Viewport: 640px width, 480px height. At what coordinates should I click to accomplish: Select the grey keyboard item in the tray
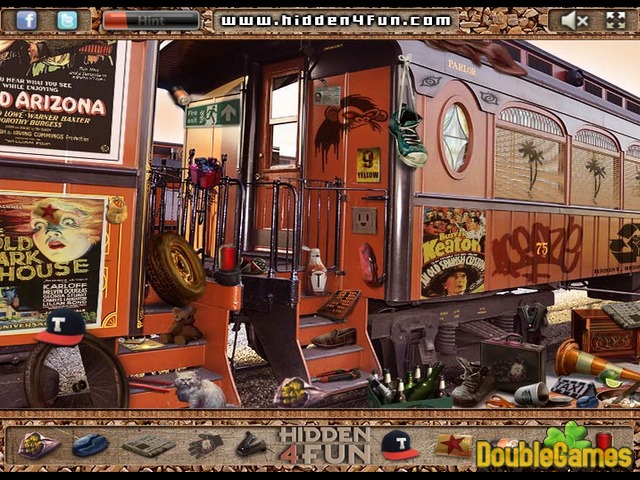pos(149,445)
